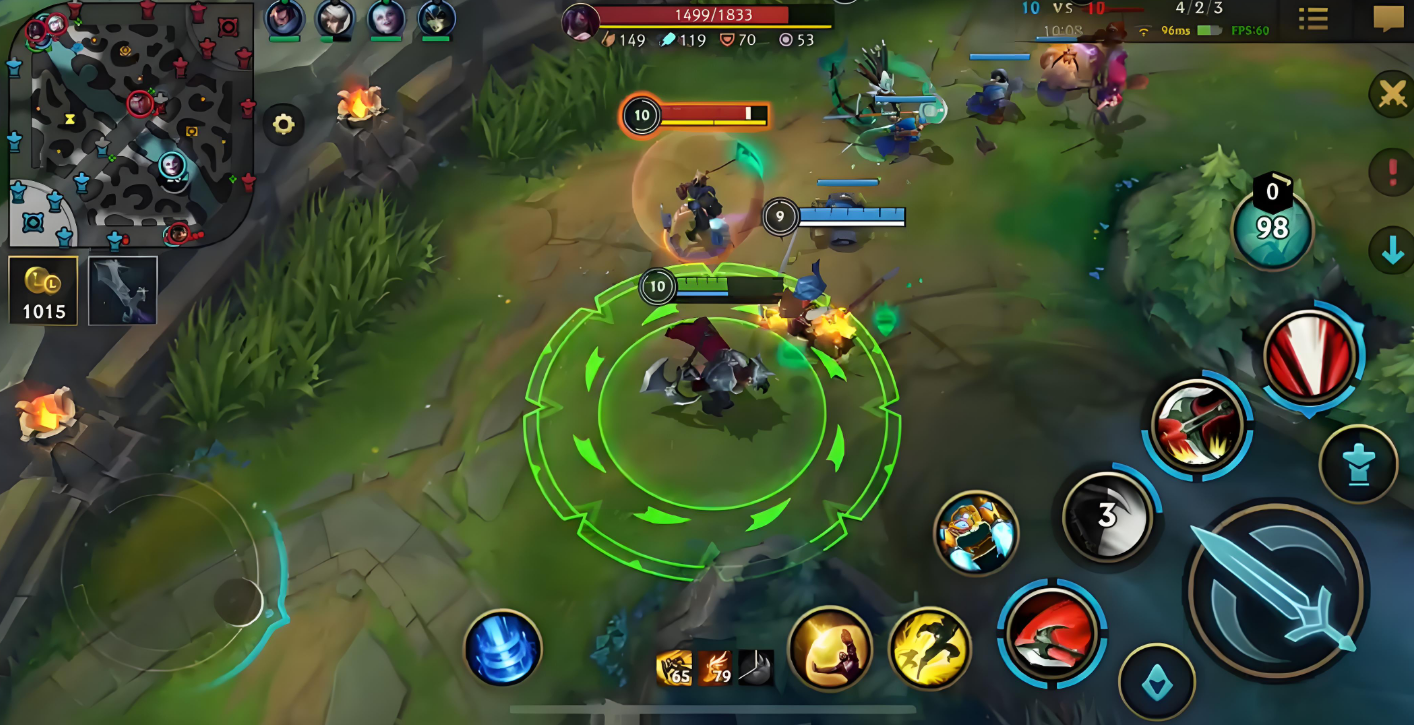This screenshot has width=1414, height=725.
Task: Buy the recommended item next to gold
Action: click(122, 291)
